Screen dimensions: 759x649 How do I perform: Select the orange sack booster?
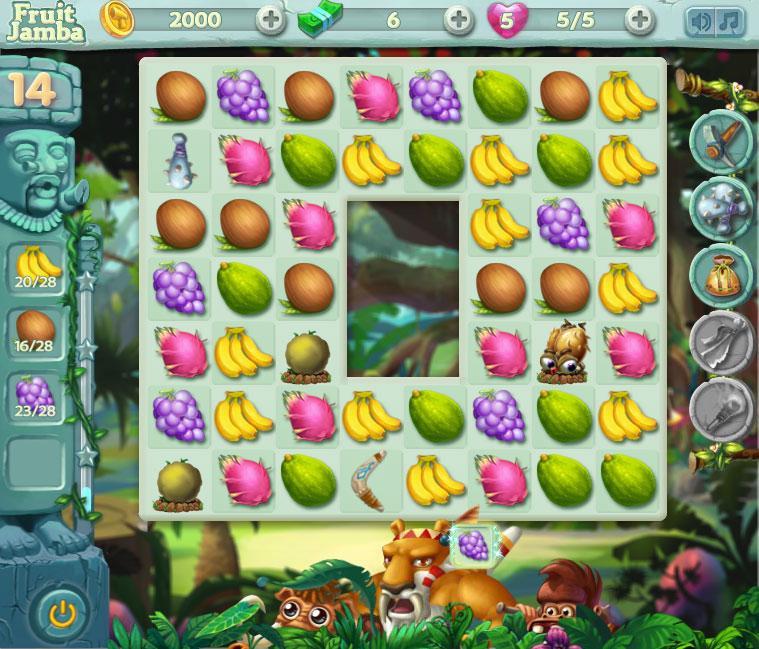[720, 273]
